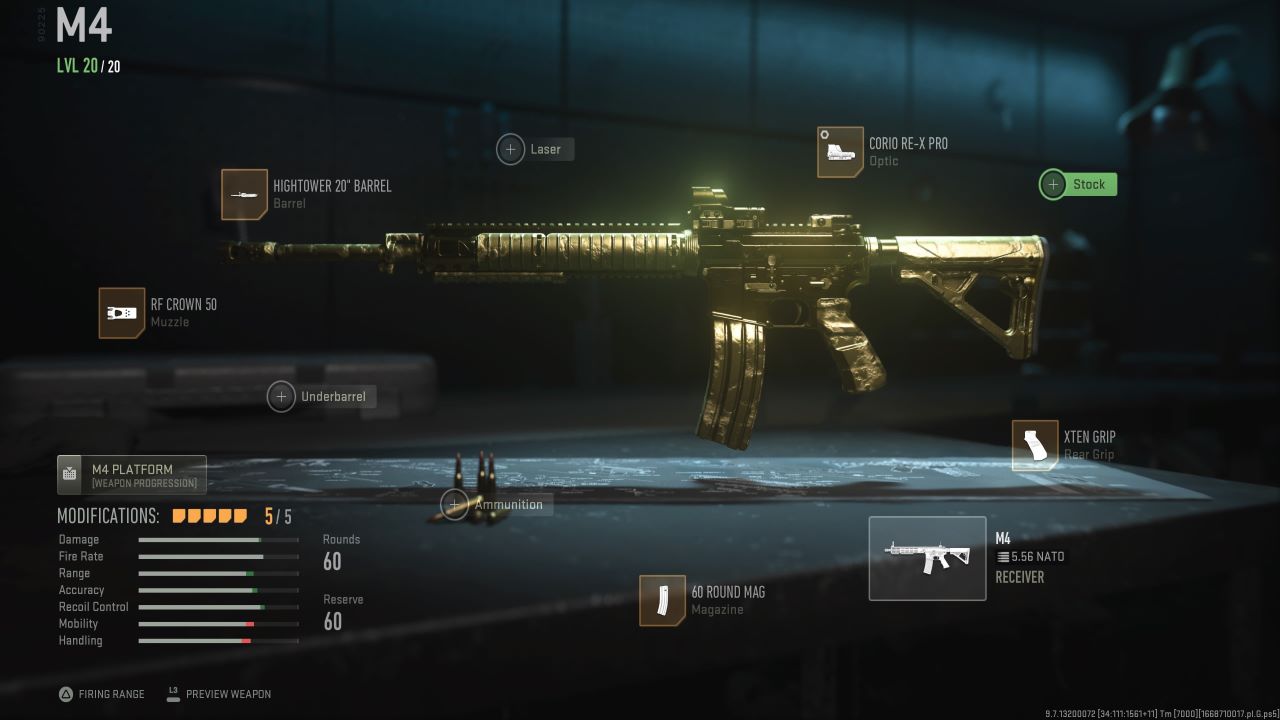The height and width of the screenshot is (720, 1280).
Task: Open the RF Crown 50 muzzle slot
Action: click(x=121, y=313)
